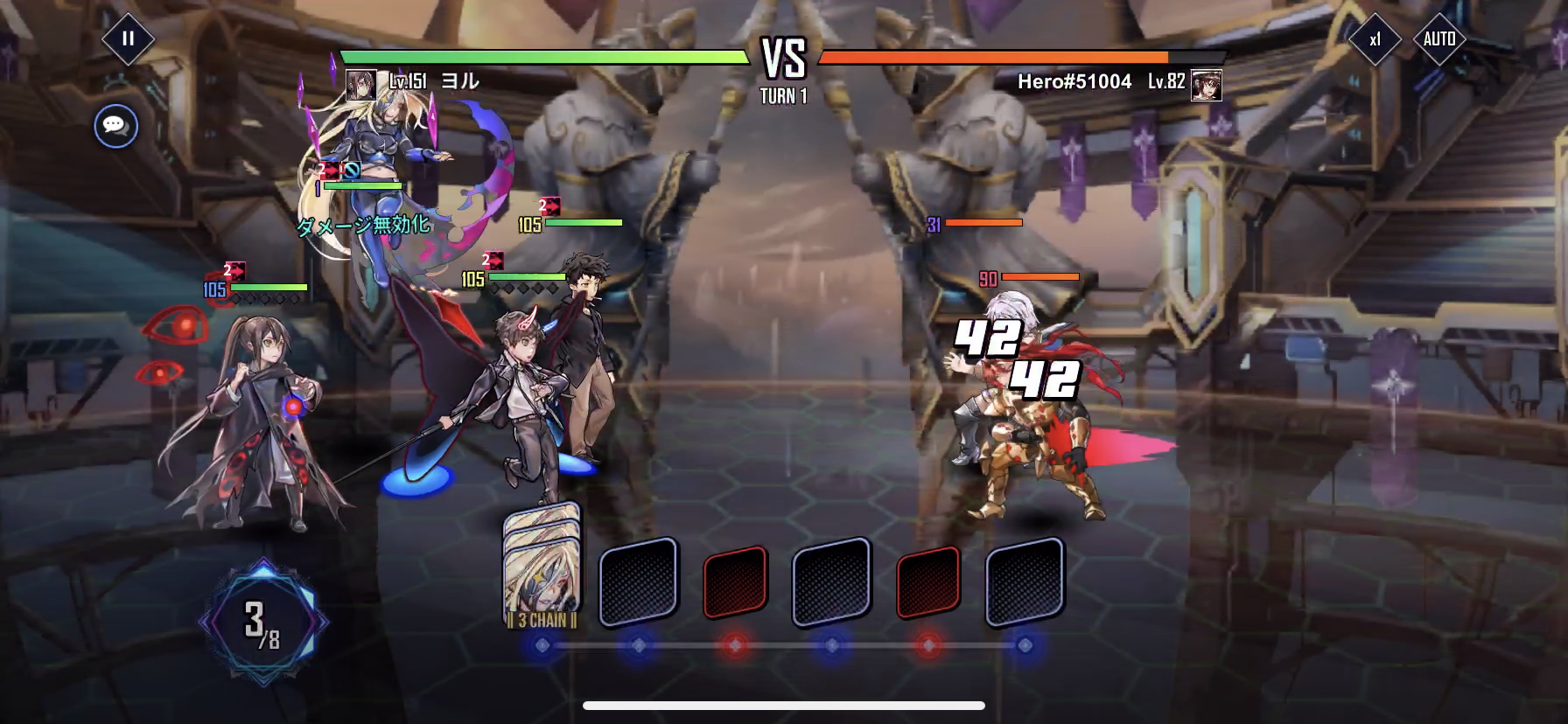Viewport: 1568px width, 724px height.
Task: Pause the battle
Action: click(x=128, y=38)
